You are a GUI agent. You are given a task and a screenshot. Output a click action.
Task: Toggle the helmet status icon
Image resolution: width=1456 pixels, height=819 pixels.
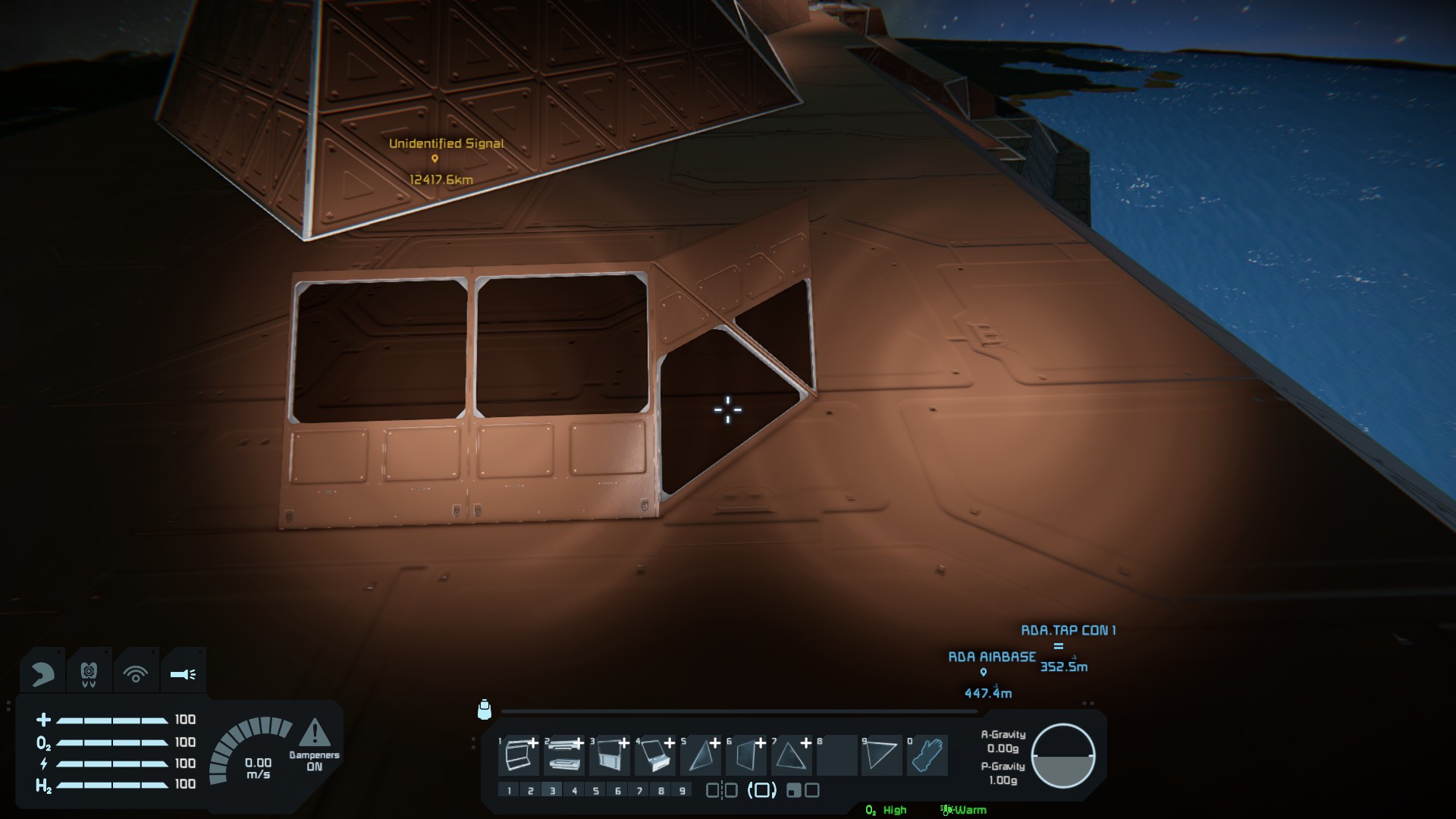coord(42,673)
